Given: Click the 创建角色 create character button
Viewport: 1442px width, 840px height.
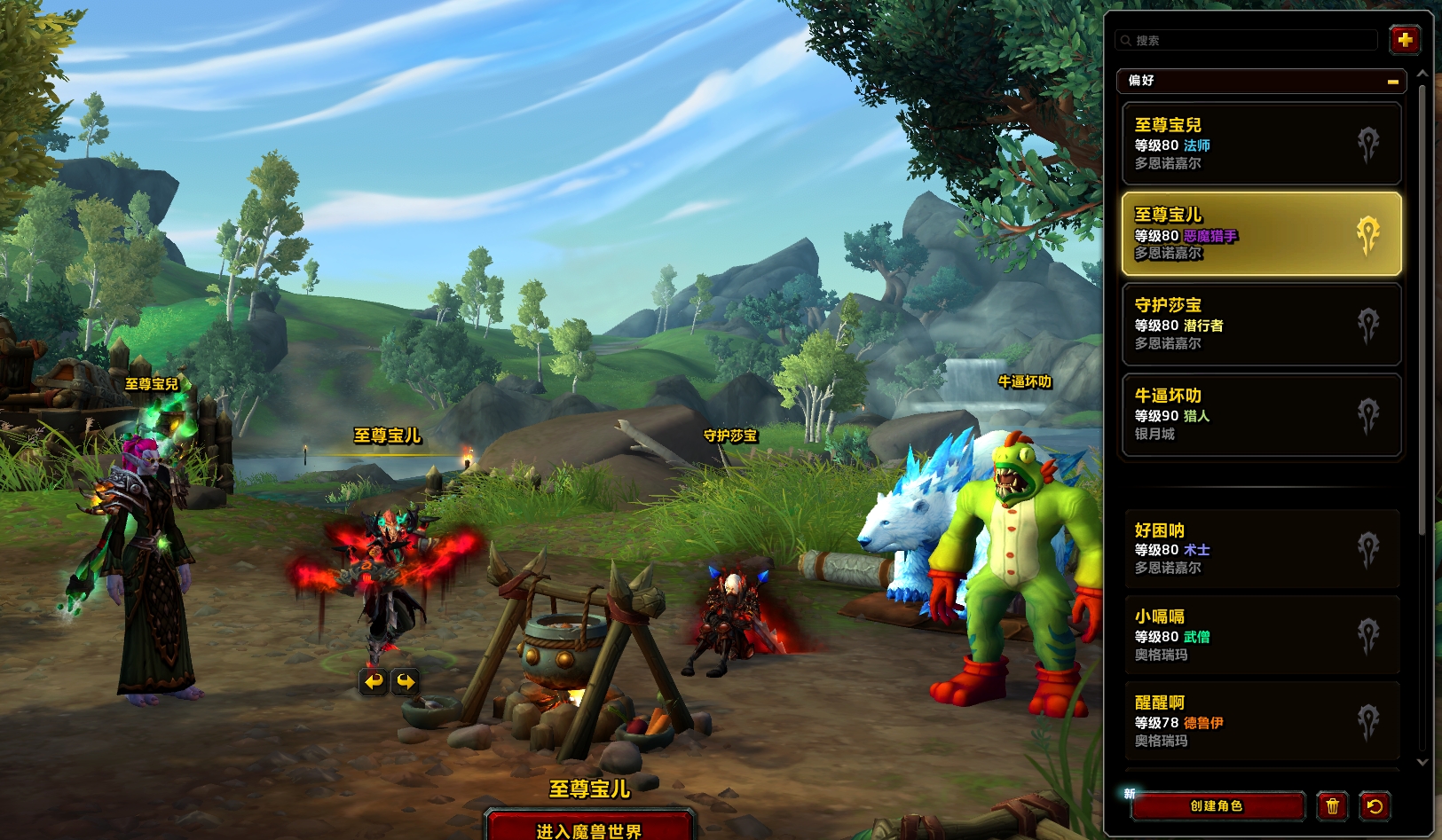Looking at the screenshot, I should click(x=1217, y=805).
